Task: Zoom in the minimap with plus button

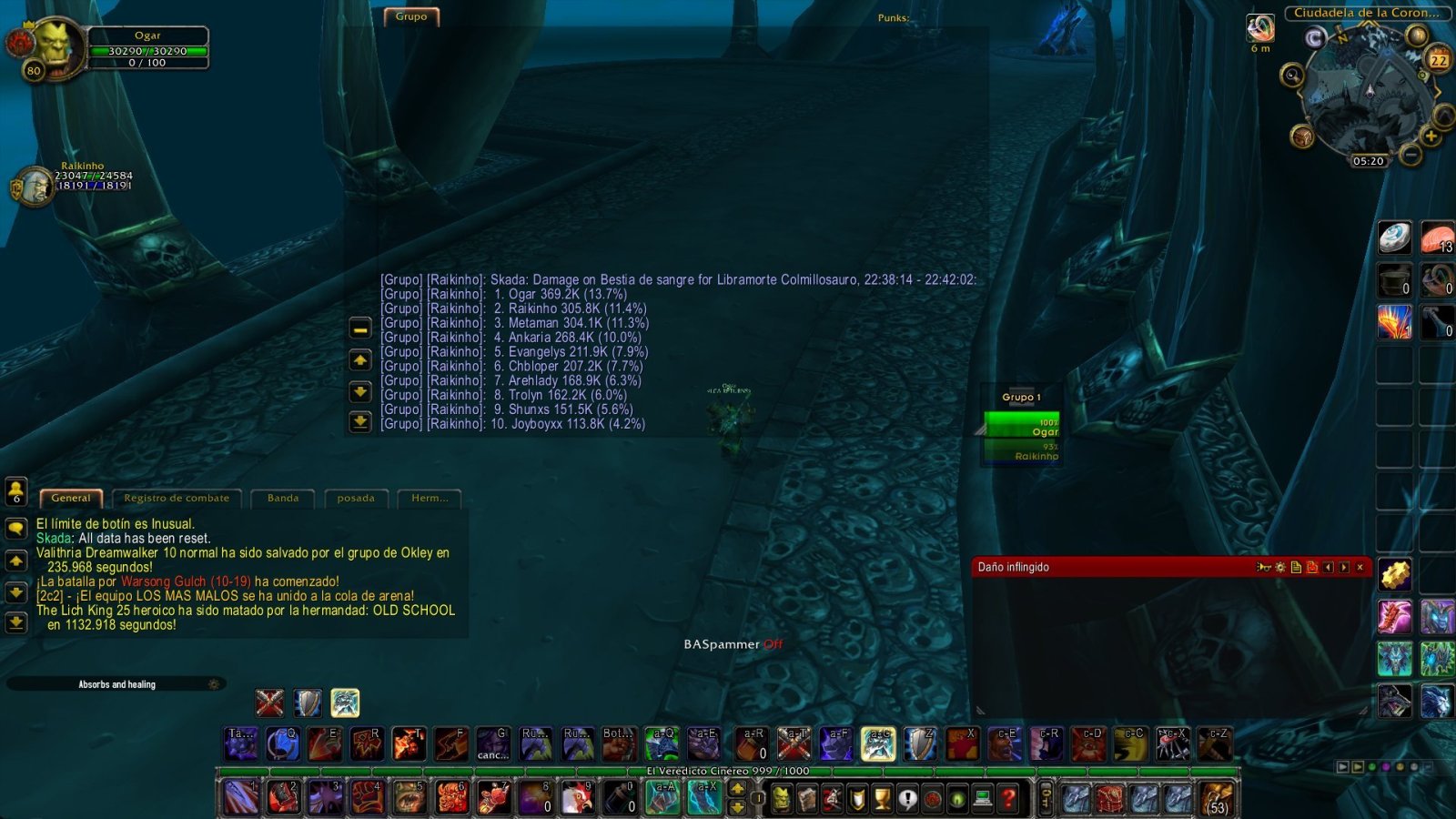Action: click(1431, 136)
